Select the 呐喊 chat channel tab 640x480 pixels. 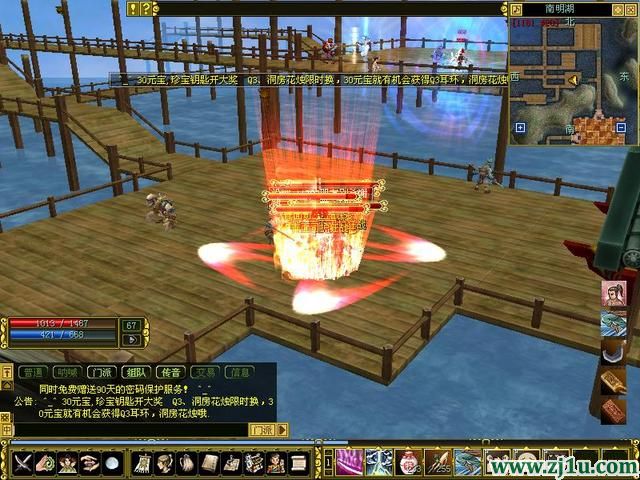pos(65,372)
